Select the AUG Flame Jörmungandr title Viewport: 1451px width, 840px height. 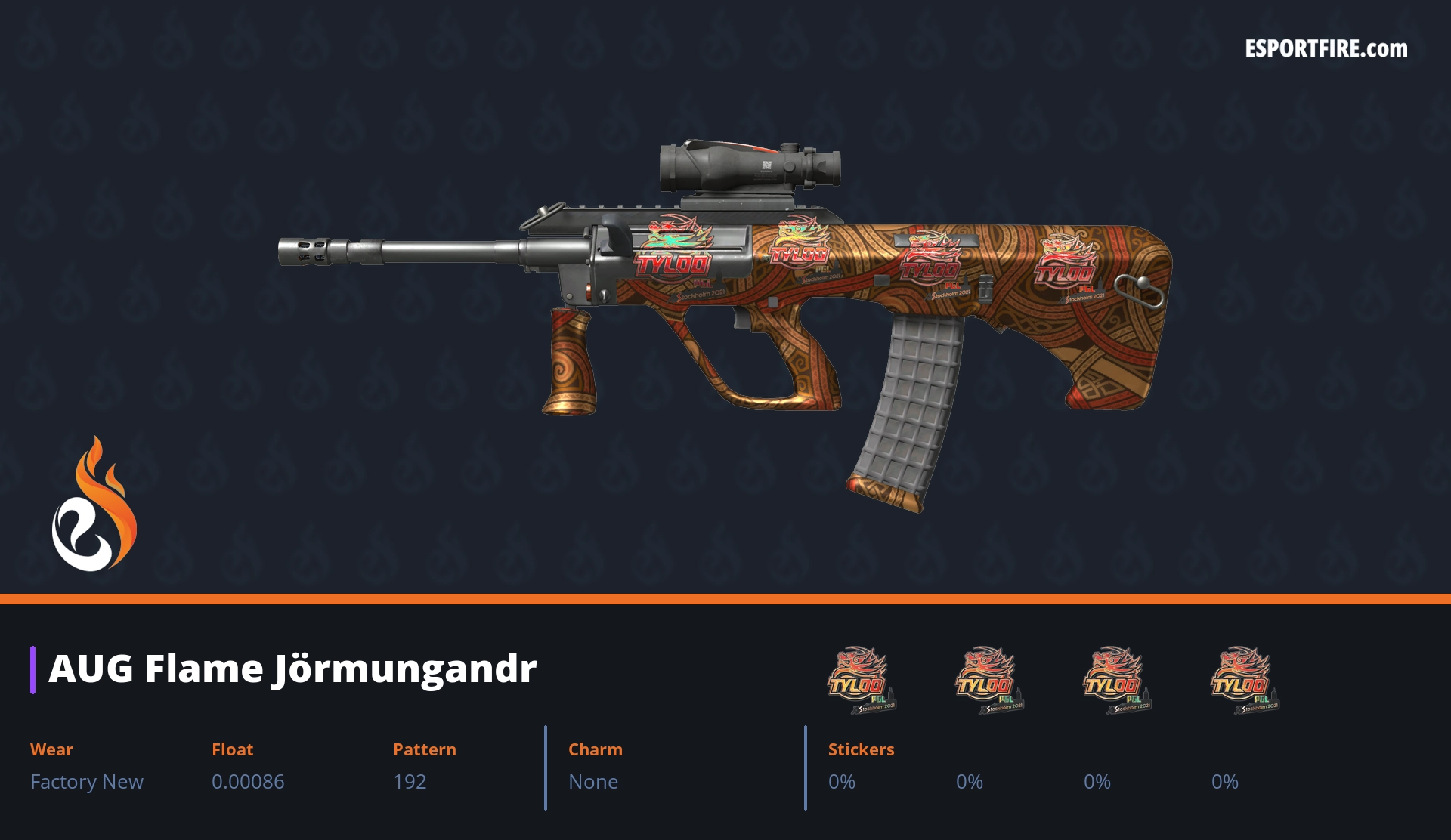pos(292,669)
